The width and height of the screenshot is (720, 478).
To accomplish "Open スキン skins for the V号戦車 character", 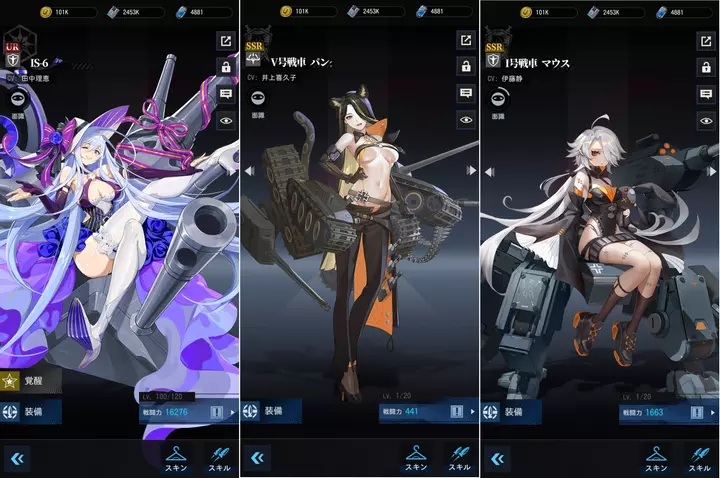I will click(417, 458).
